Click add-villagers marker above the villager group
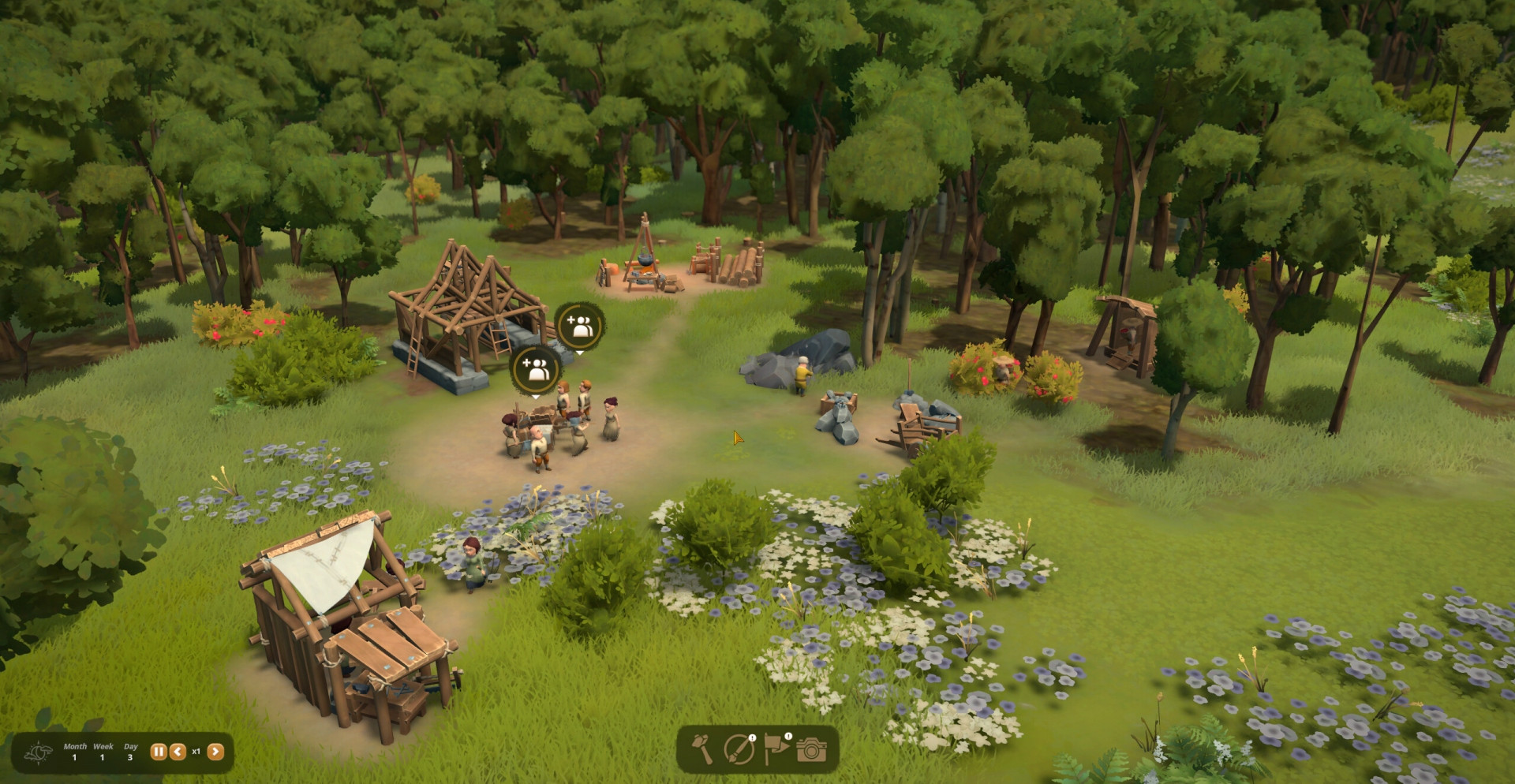Screen dimensions: 1515x784 point(536,369)
